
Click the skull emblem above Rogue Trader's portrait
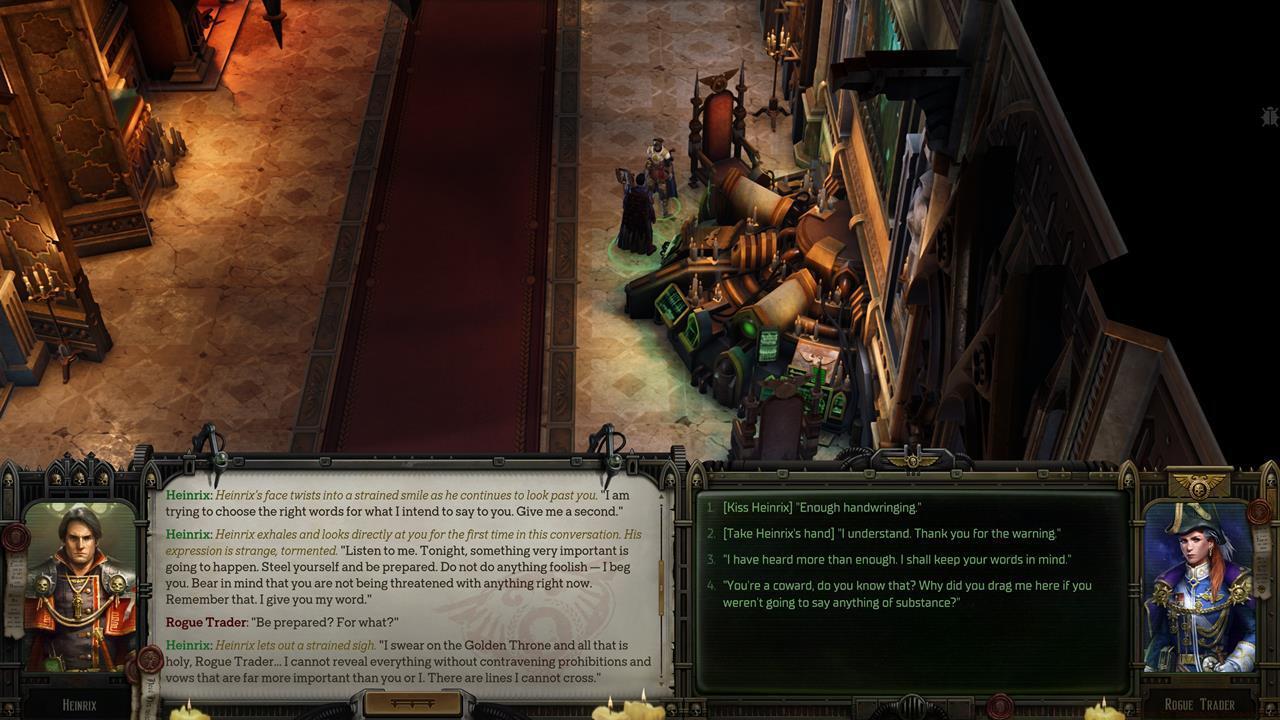(x=1198, y=487)
